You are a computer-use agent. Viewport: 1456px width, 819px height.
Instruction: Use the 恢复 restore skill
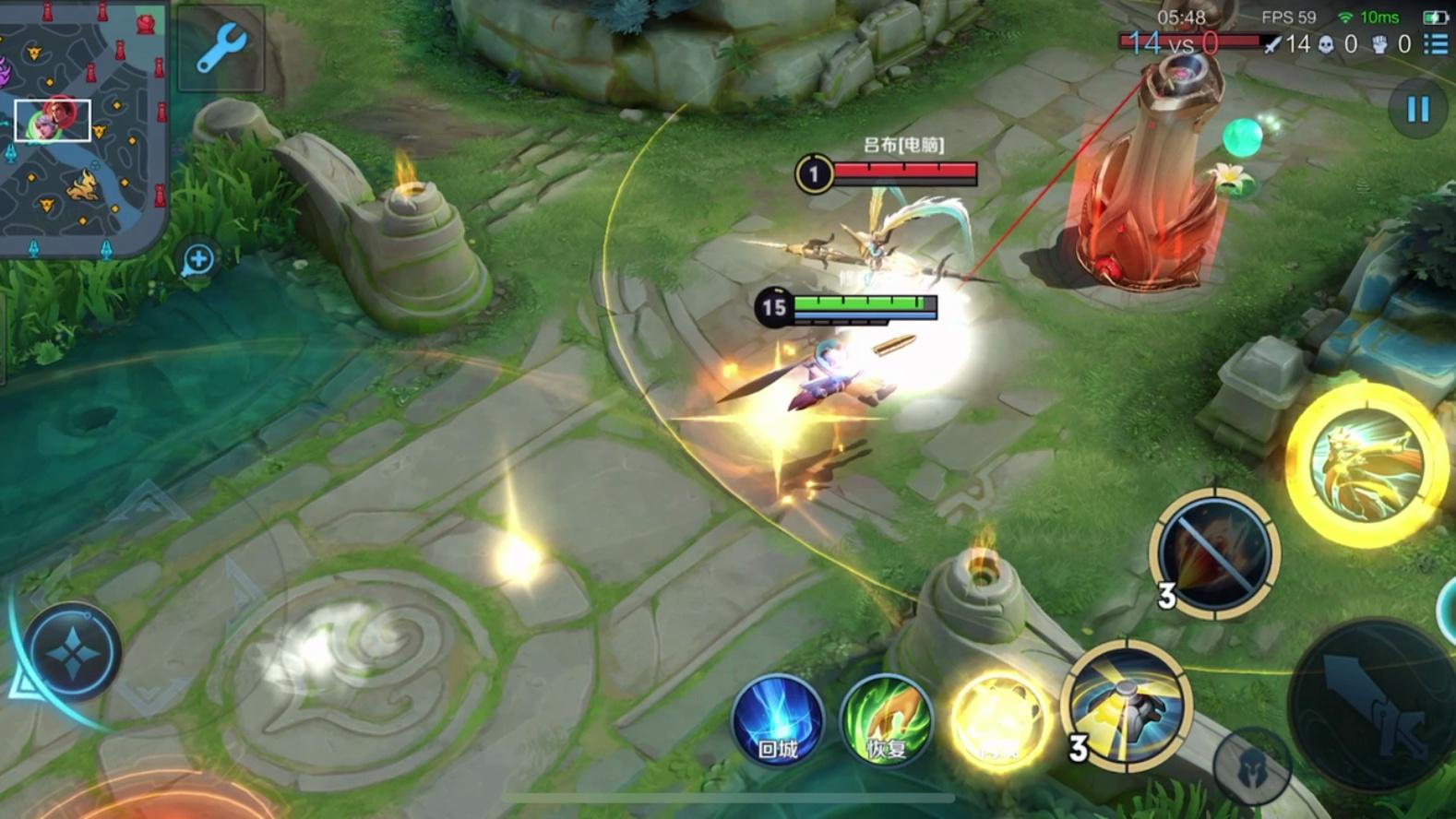(x=886, y=720)
